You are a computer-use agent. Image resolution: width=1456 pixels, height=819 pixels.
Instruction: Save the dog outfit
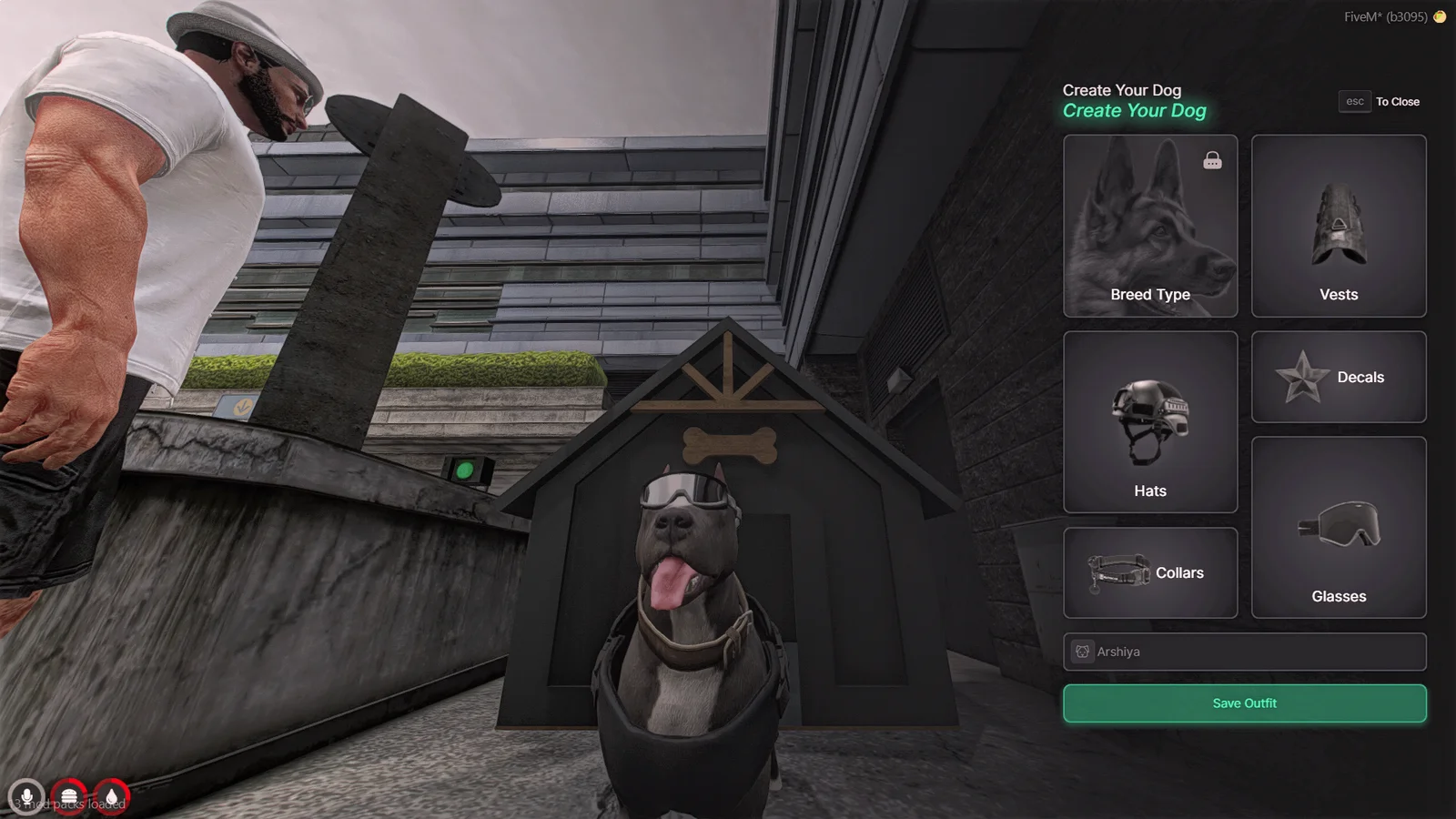coord(1244,703)
